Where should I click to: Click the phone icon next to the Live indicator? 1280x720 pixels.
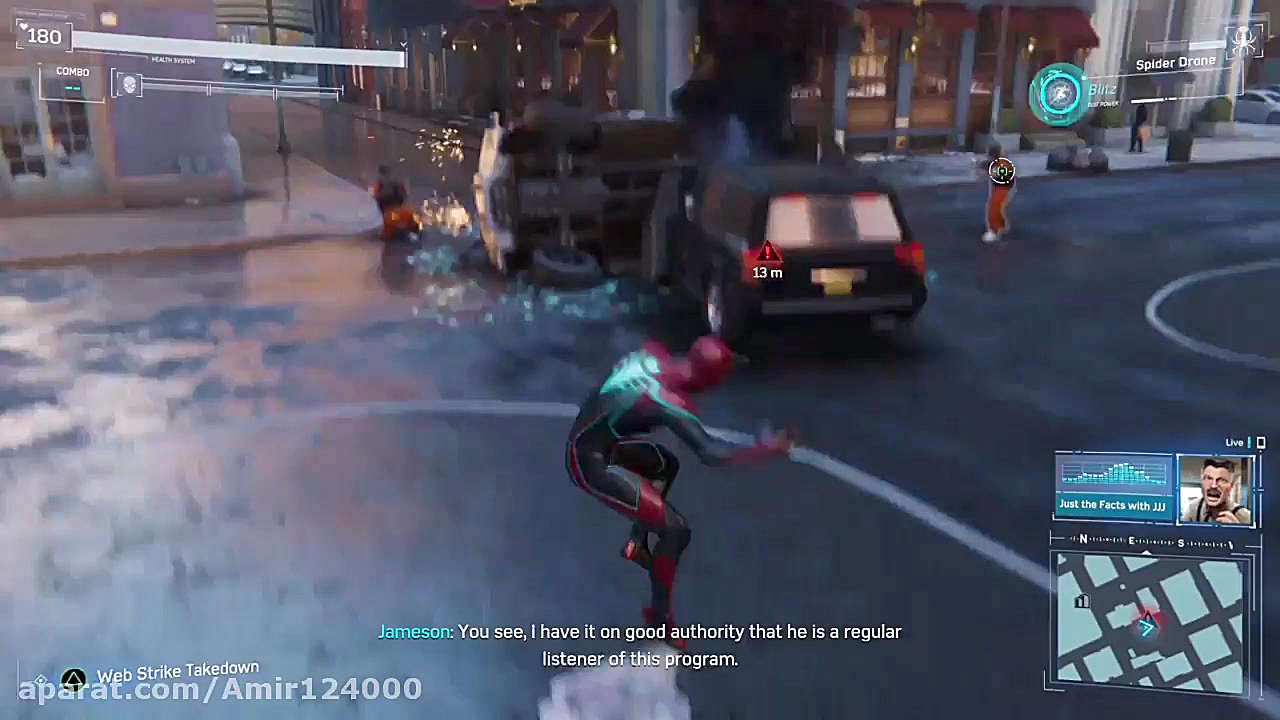[x=1261, y=442]
